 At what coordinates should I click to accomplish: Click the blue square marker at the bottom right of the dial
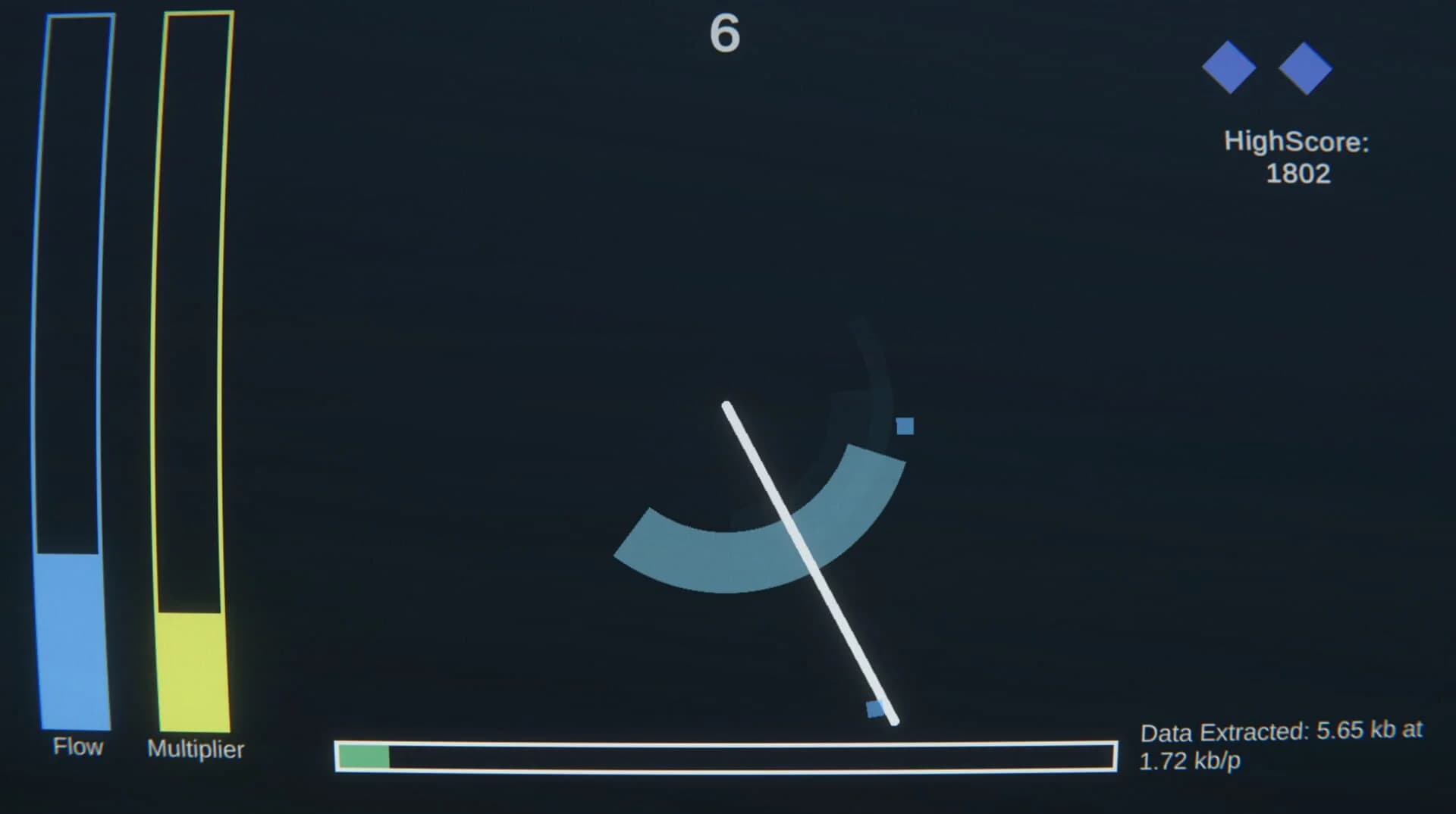click(x=874, y=706)
